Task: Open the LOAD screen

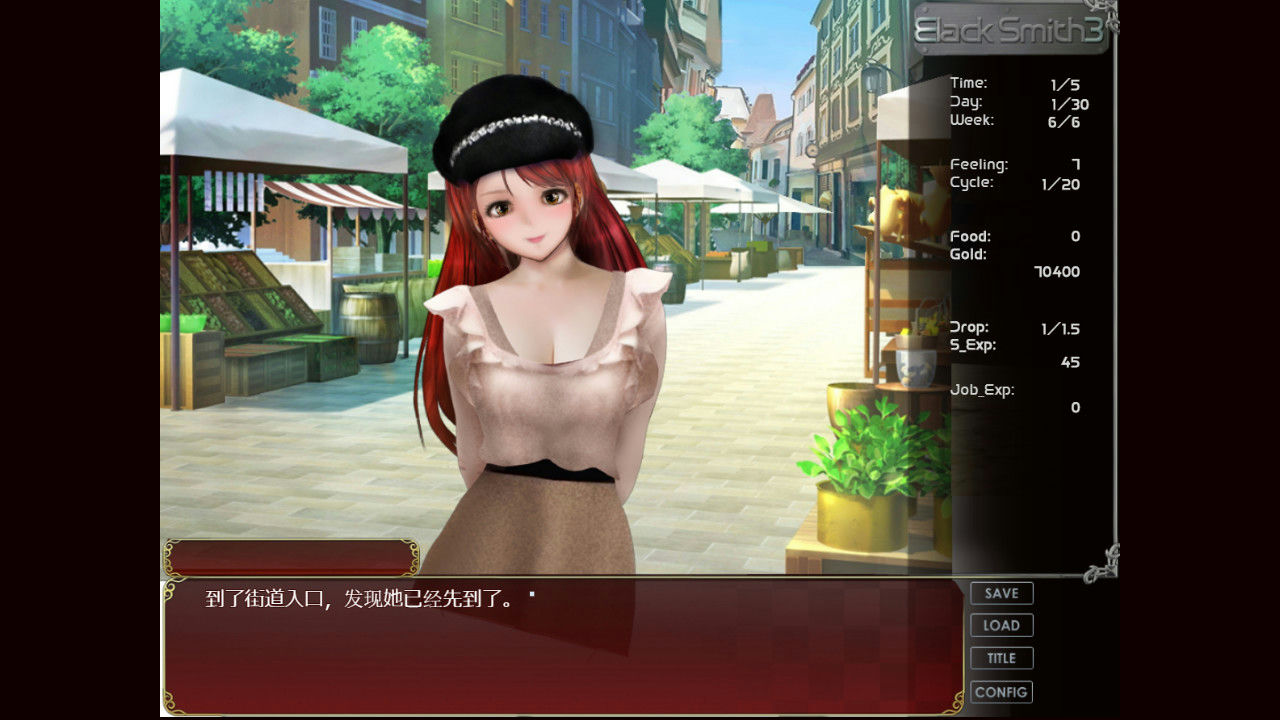Action: coord(1001,625)
